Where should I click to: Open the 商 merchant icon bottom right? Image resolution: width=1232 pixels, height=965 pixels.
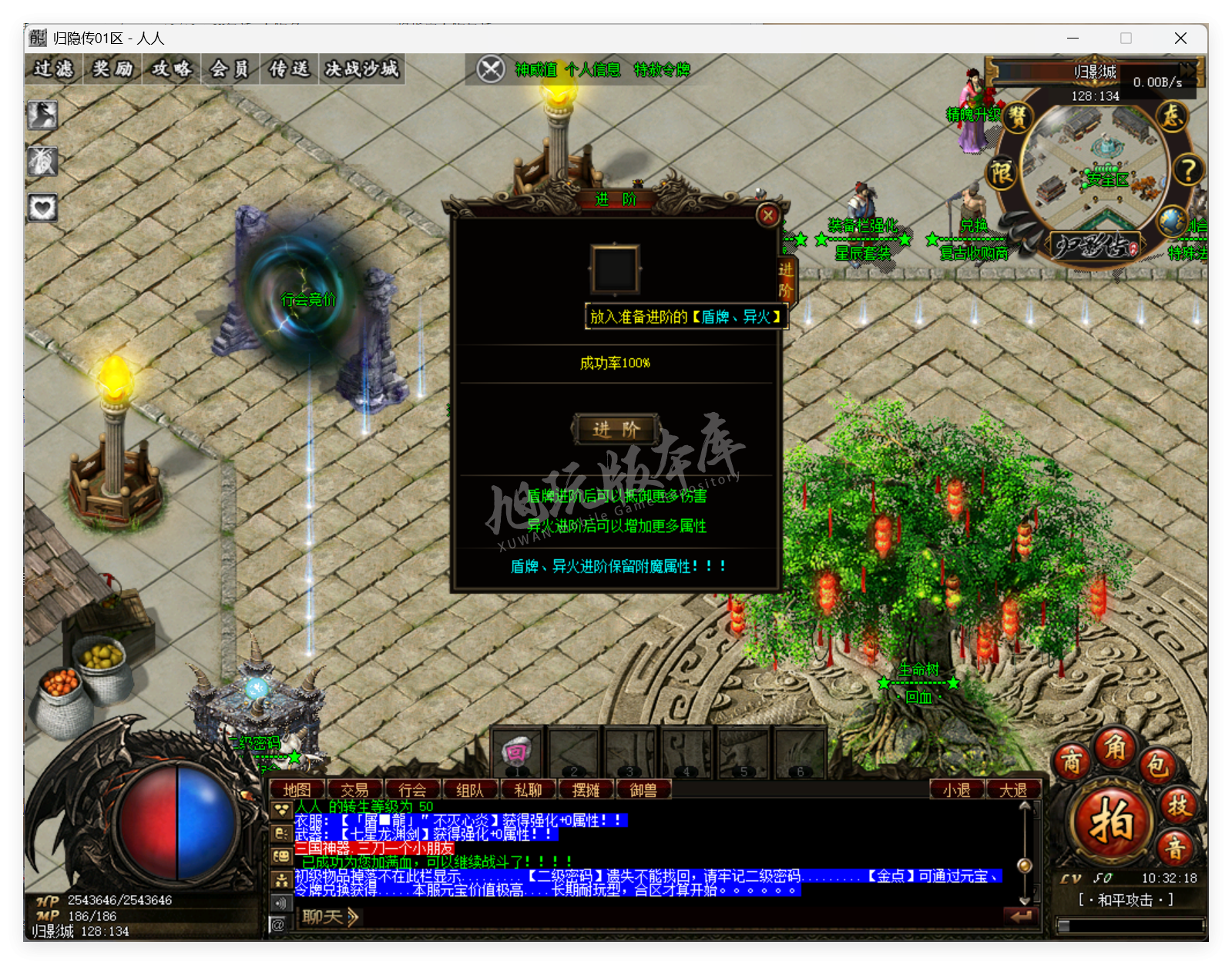[1072, 762]
